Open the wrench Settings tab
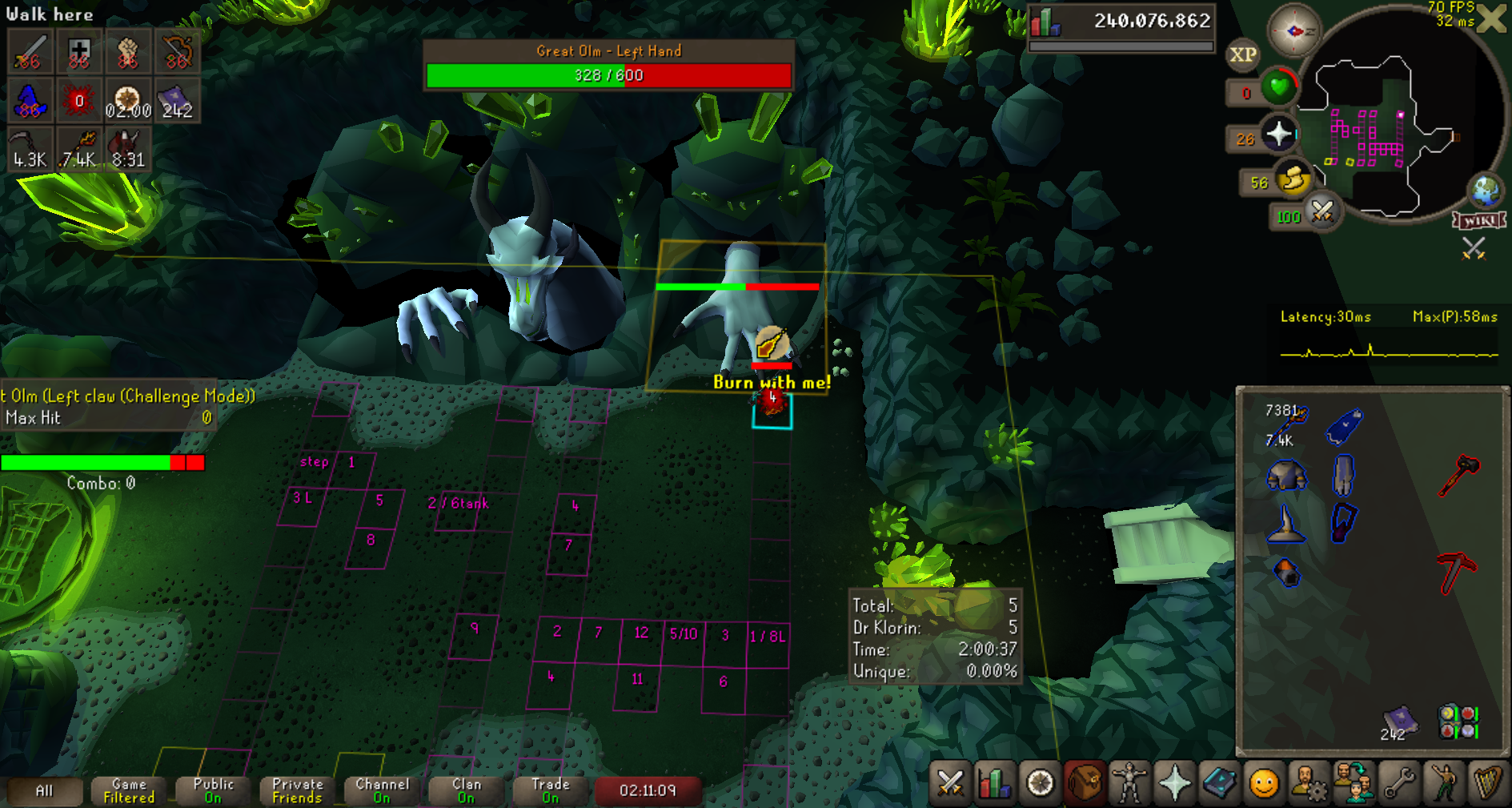This screenshot has height=808, width=1512. point(1399,782)
